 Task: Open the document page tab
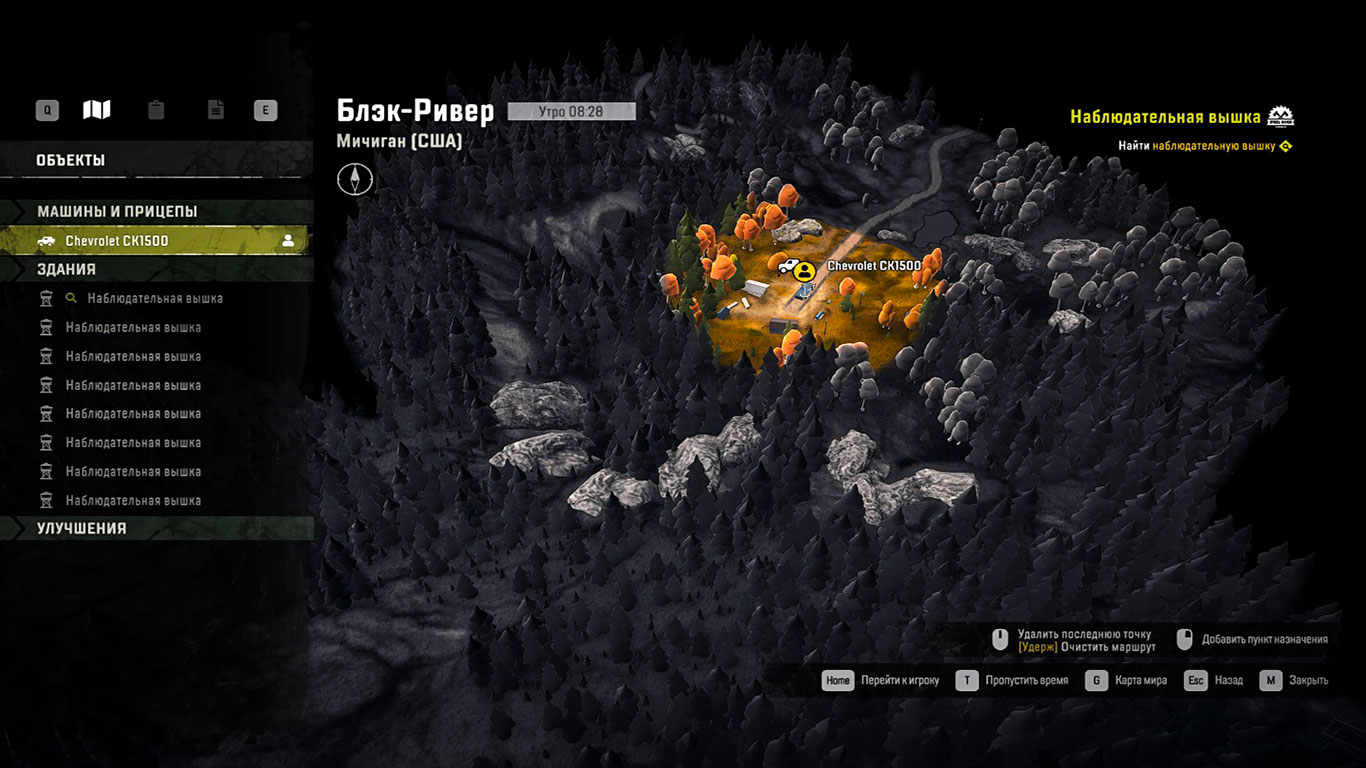(x=215, y=110)
